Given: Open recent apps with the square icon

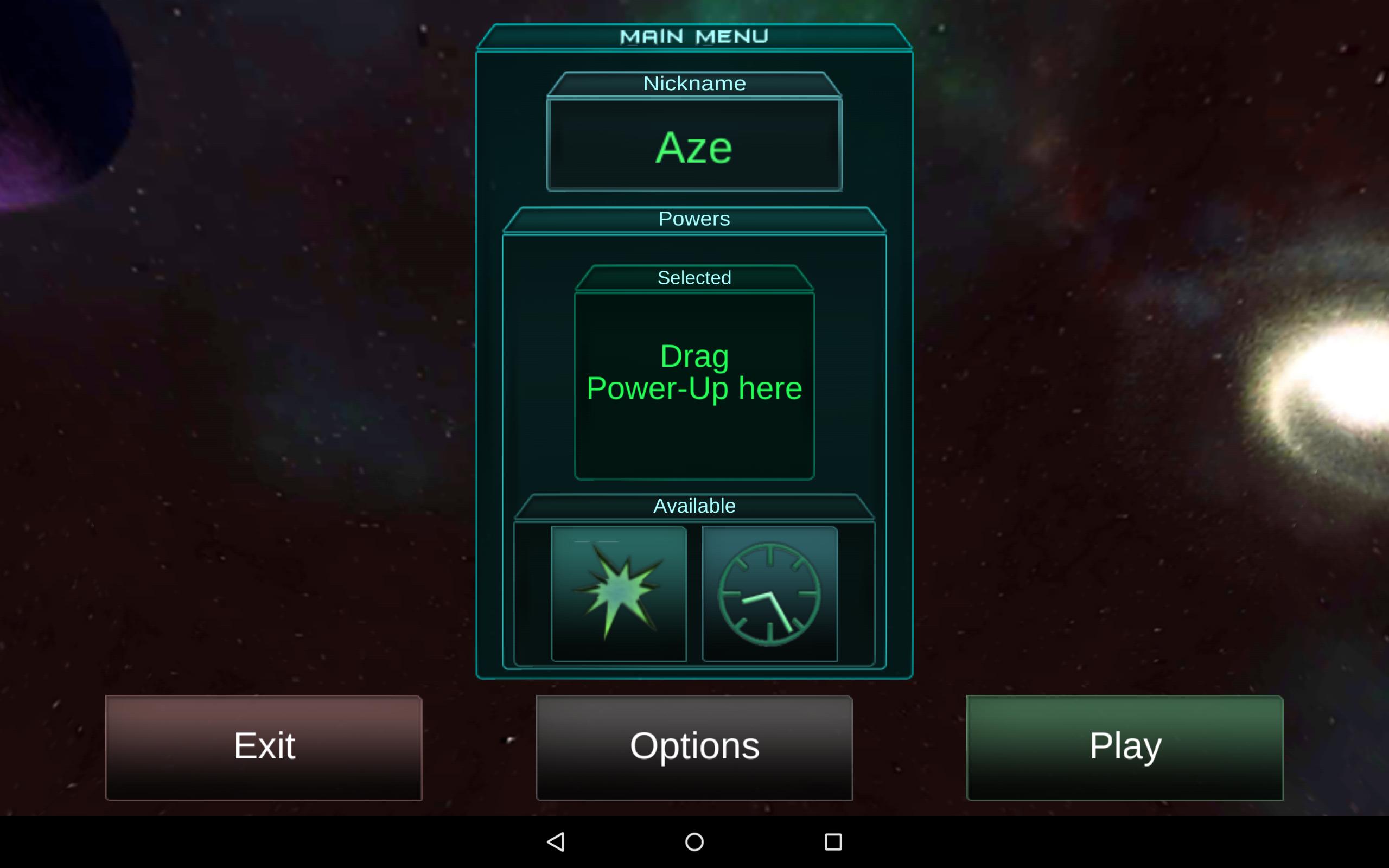Looking at the screenshot, I should click(832, 841).
